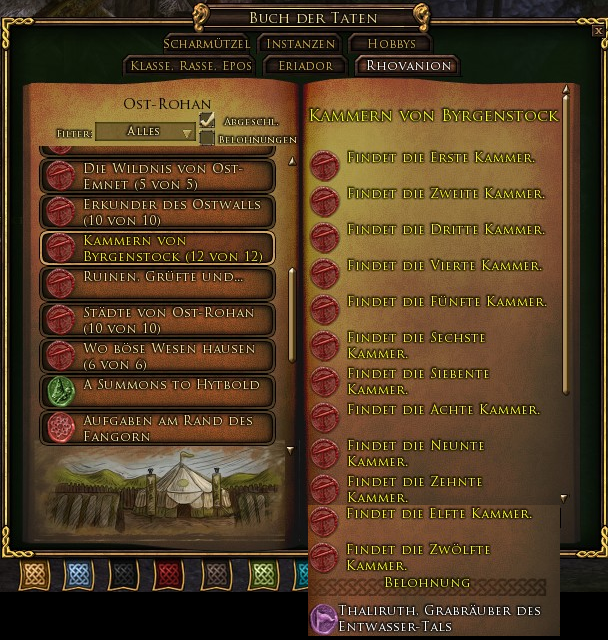Enable the Belohnungen checkbox
The width and height of the screenshot is (608, 640).
tap(207, 138)
